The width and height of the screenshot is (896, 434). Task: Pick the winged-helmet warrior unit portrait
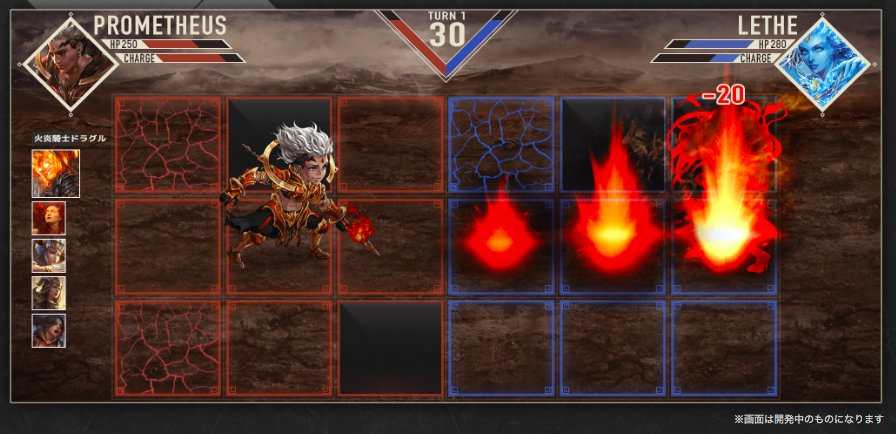(49, 255)
